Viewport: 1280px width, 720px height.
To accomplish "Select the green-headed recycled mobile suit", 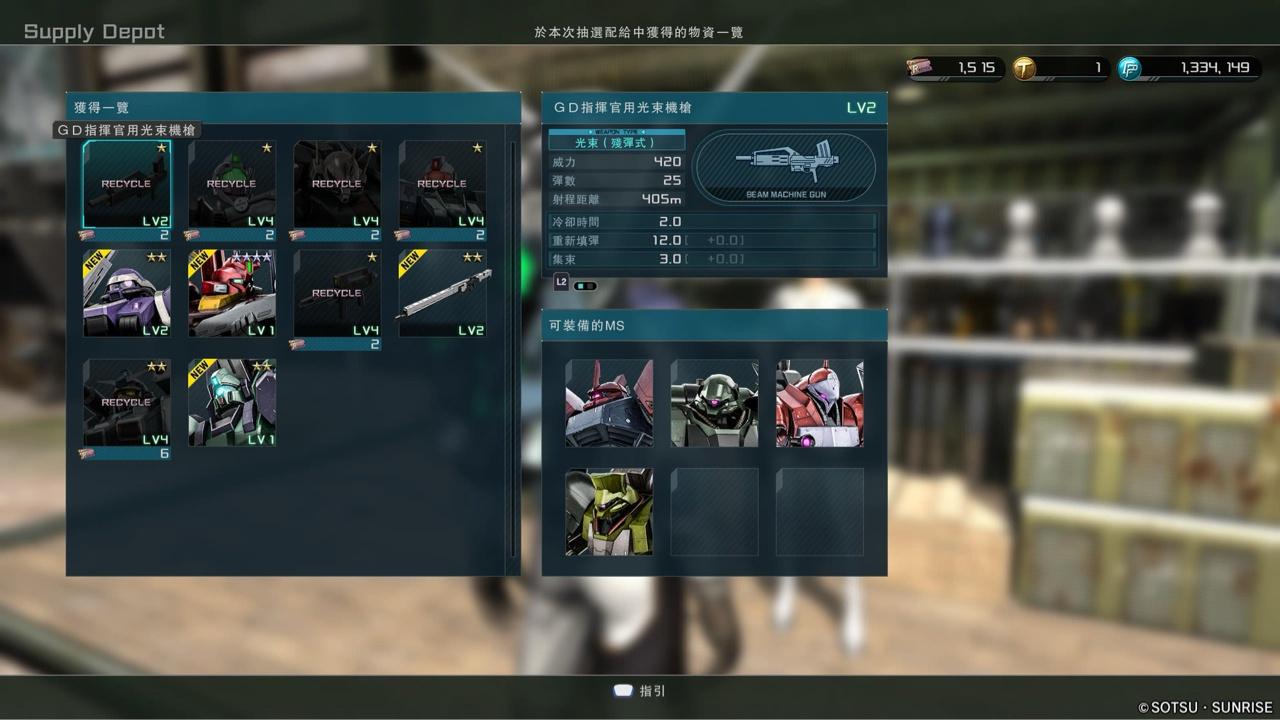I will (232, 184).
